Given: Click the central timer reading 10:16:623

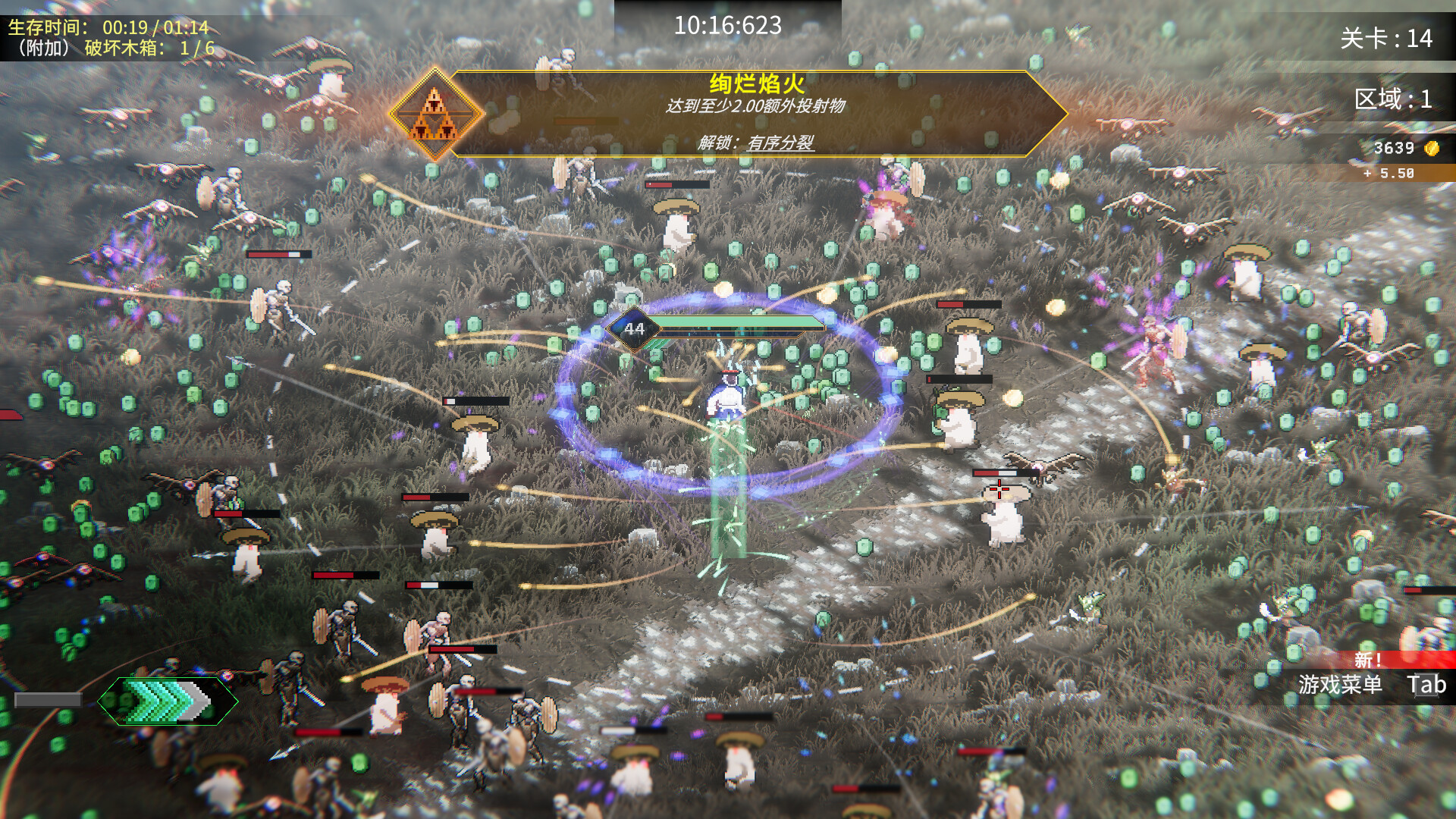Looking at the screenshot, I should pyautogui.click(x=728, y=24).
